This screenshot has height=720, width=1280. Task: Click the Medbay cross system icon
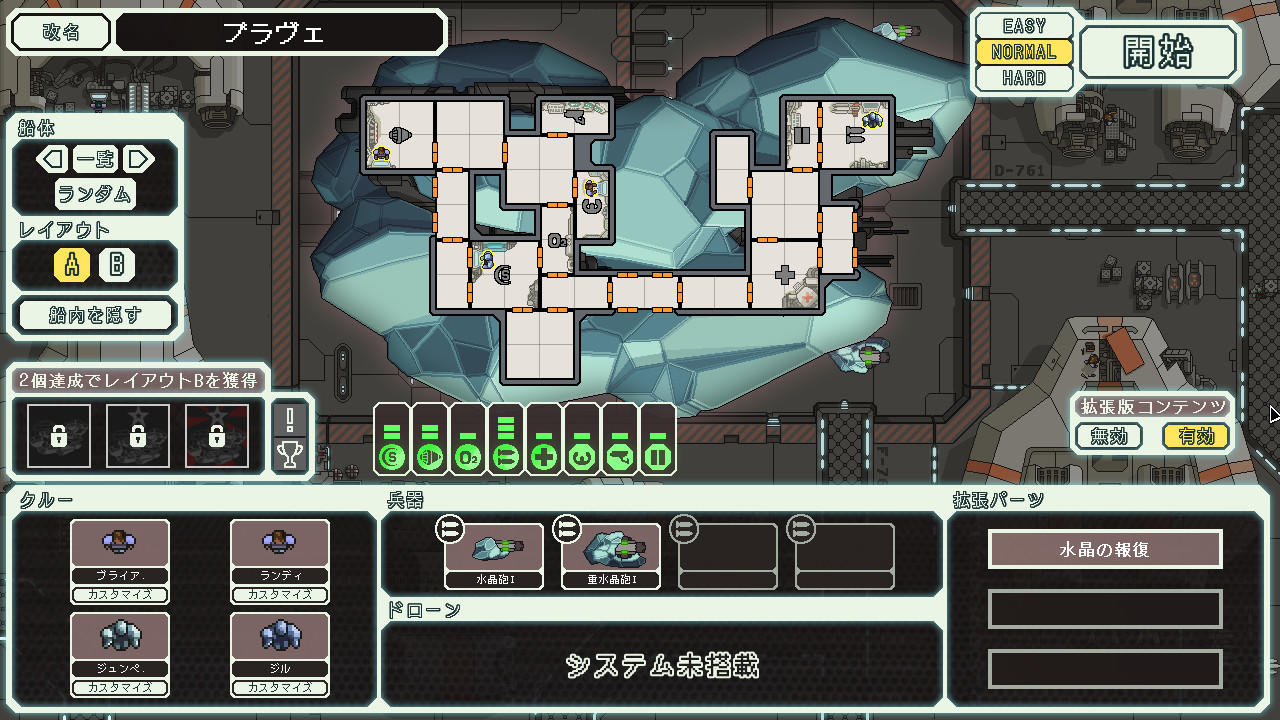point(545,455)
